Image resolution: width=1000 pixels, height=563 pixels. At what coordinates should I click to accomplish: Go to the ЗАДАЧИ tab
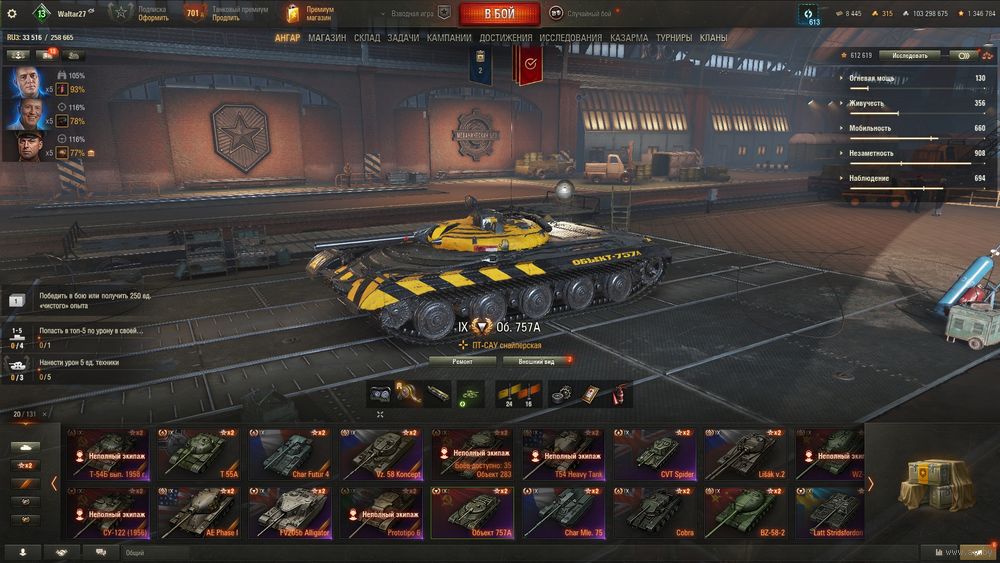coord(403,38)
